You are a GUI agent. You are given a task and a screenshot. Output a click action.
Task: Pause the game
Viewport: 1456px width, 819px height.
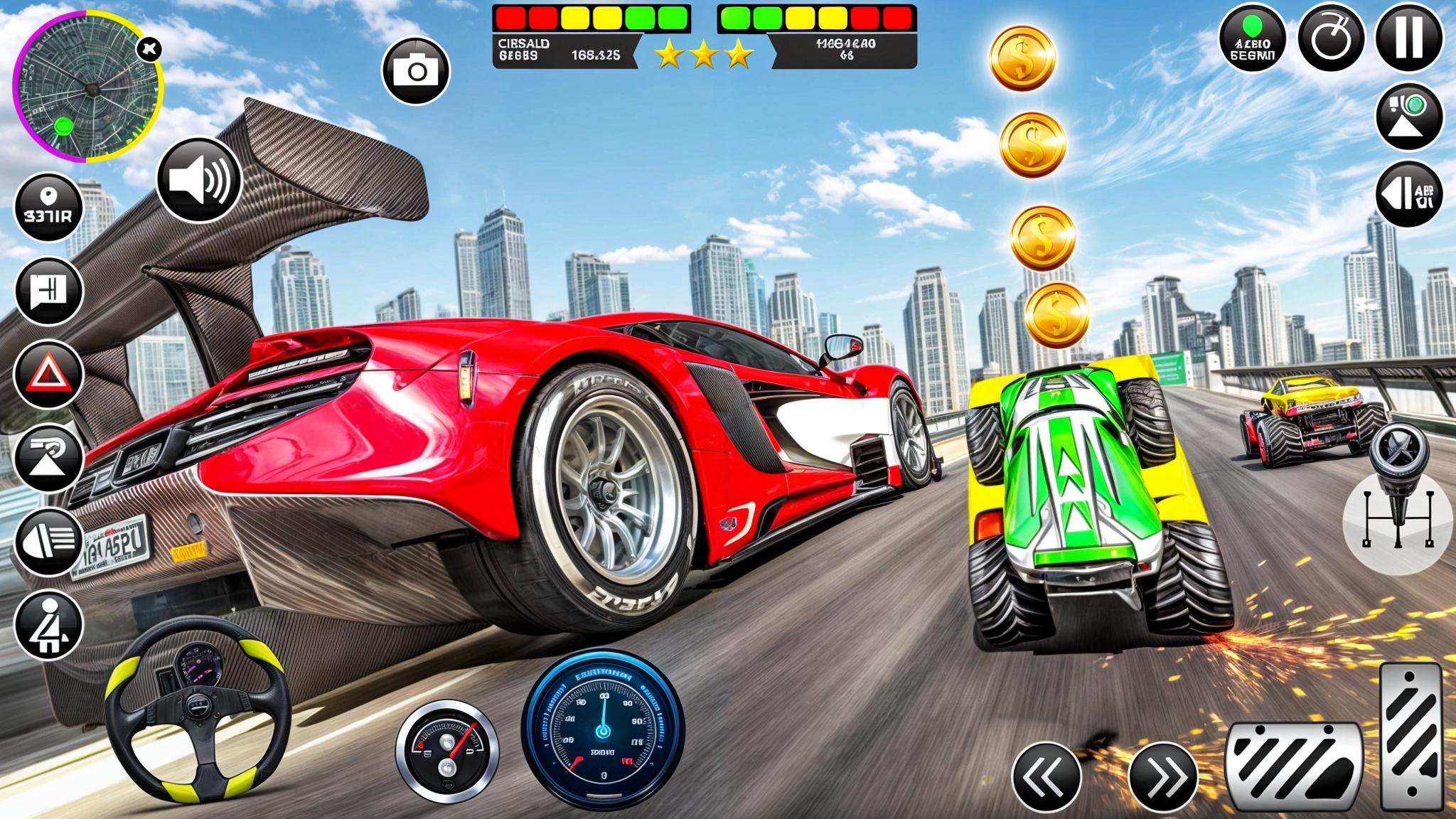1409,37
